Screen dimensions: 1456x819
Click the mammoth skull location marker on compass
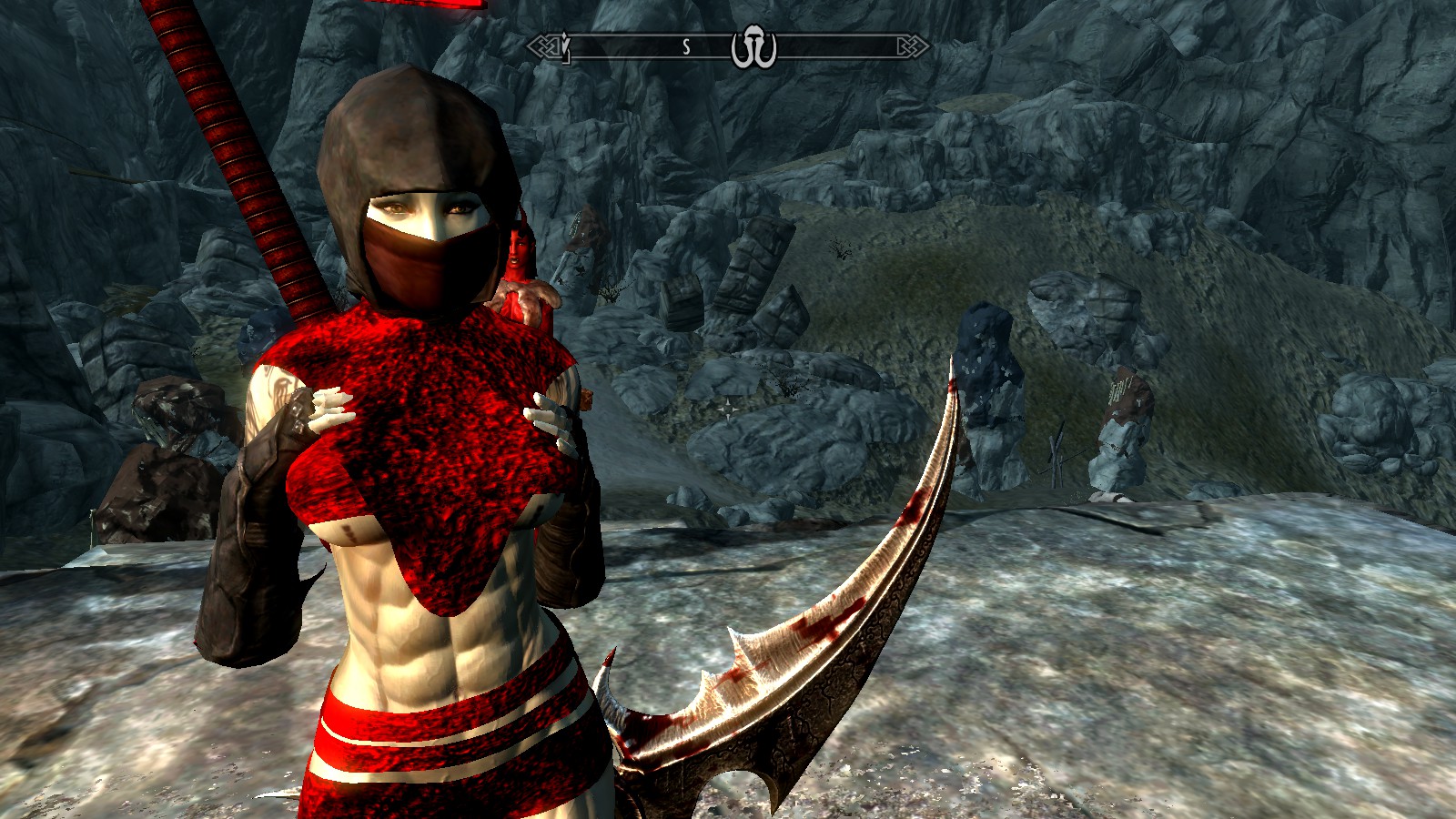753,47
